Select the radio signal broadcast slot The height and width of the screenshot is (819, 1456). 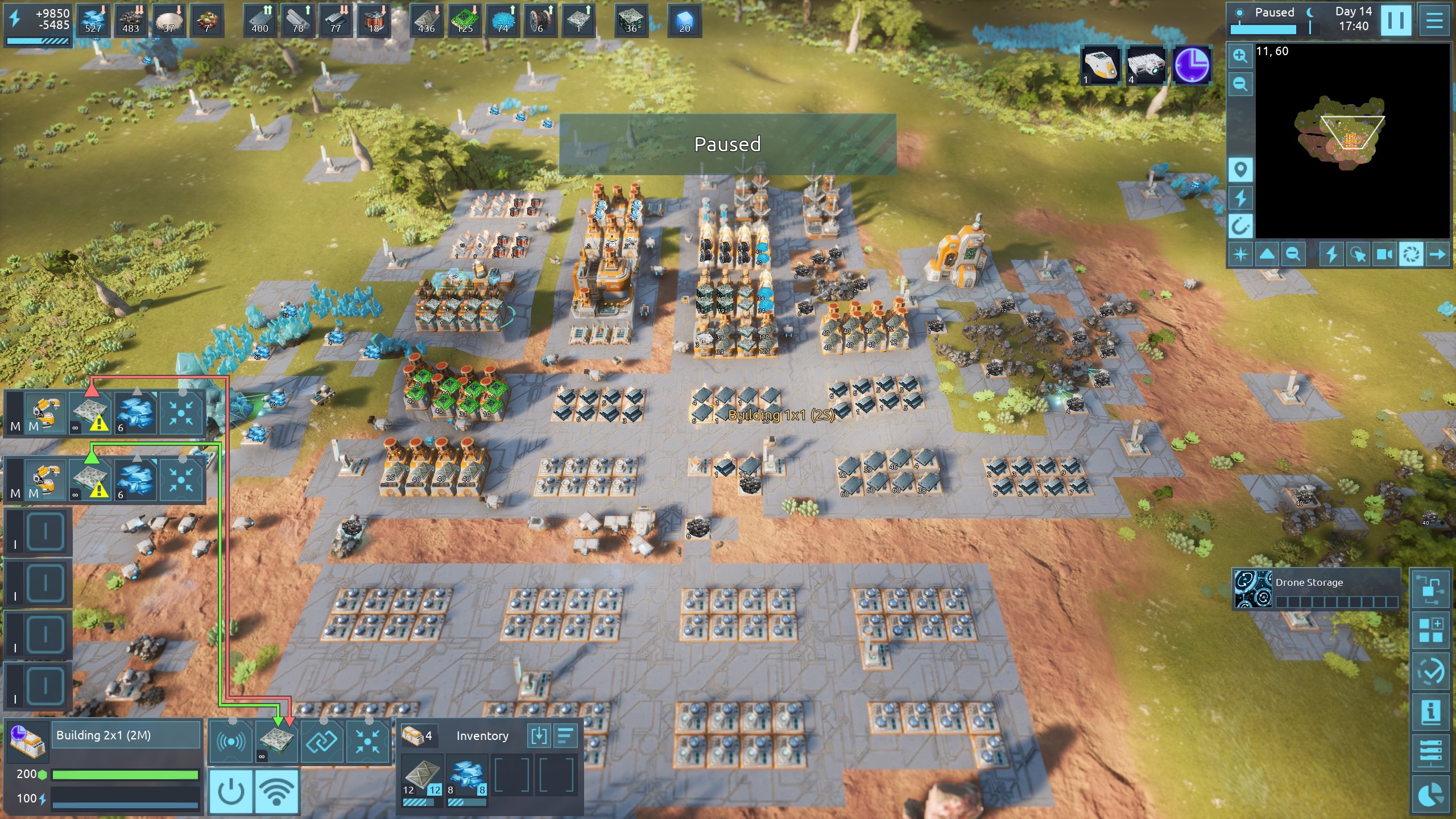coord(231,741)
